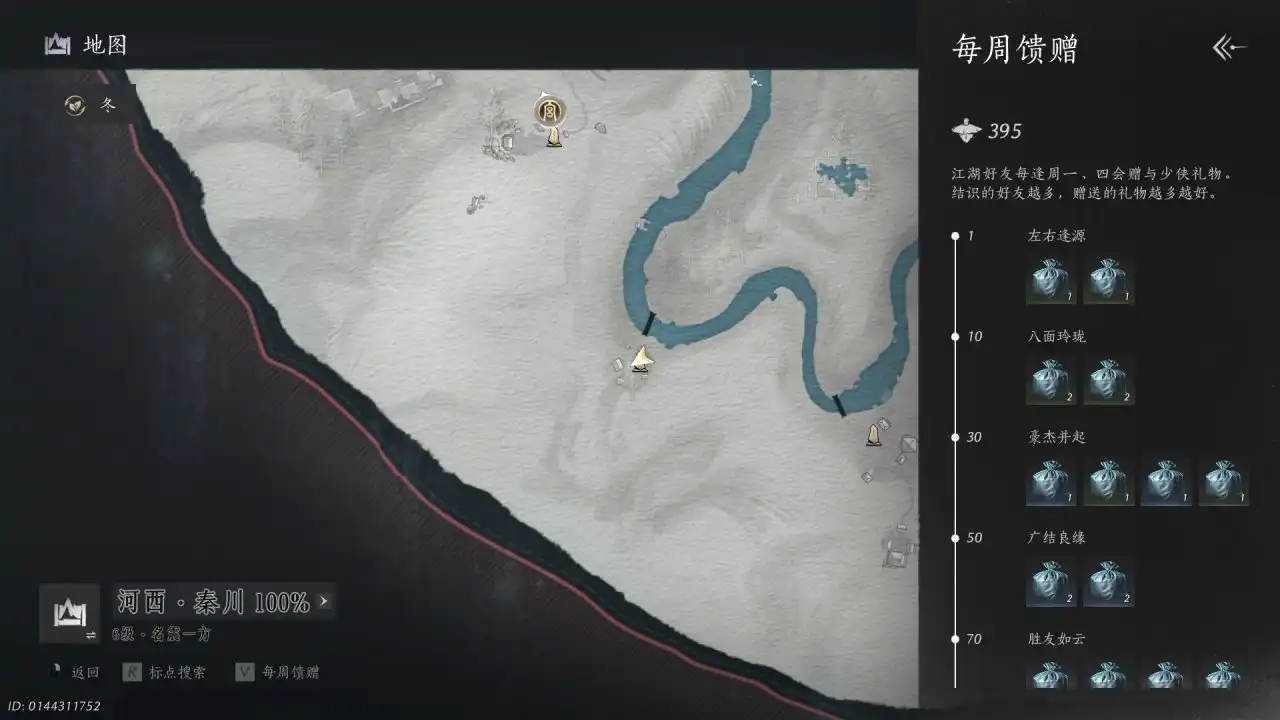
Task: Click the first gift bag under 左右逢源
Action: coord(1049,281)
